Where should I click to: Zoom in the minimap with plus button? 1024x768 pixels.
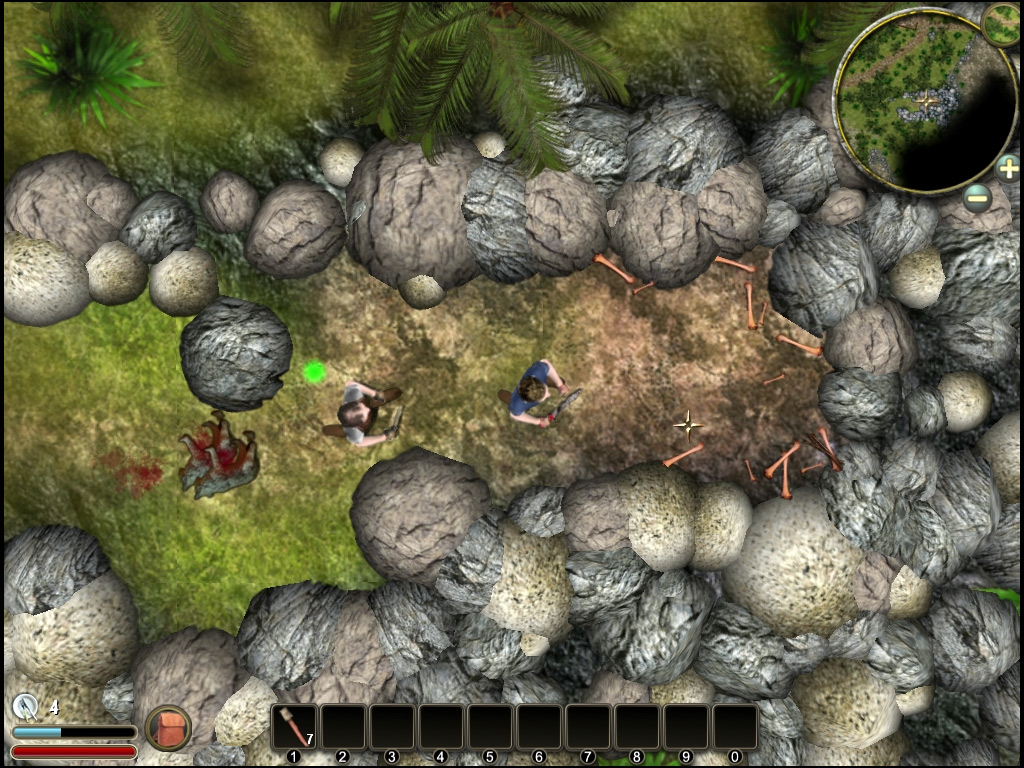(1008, 167)
